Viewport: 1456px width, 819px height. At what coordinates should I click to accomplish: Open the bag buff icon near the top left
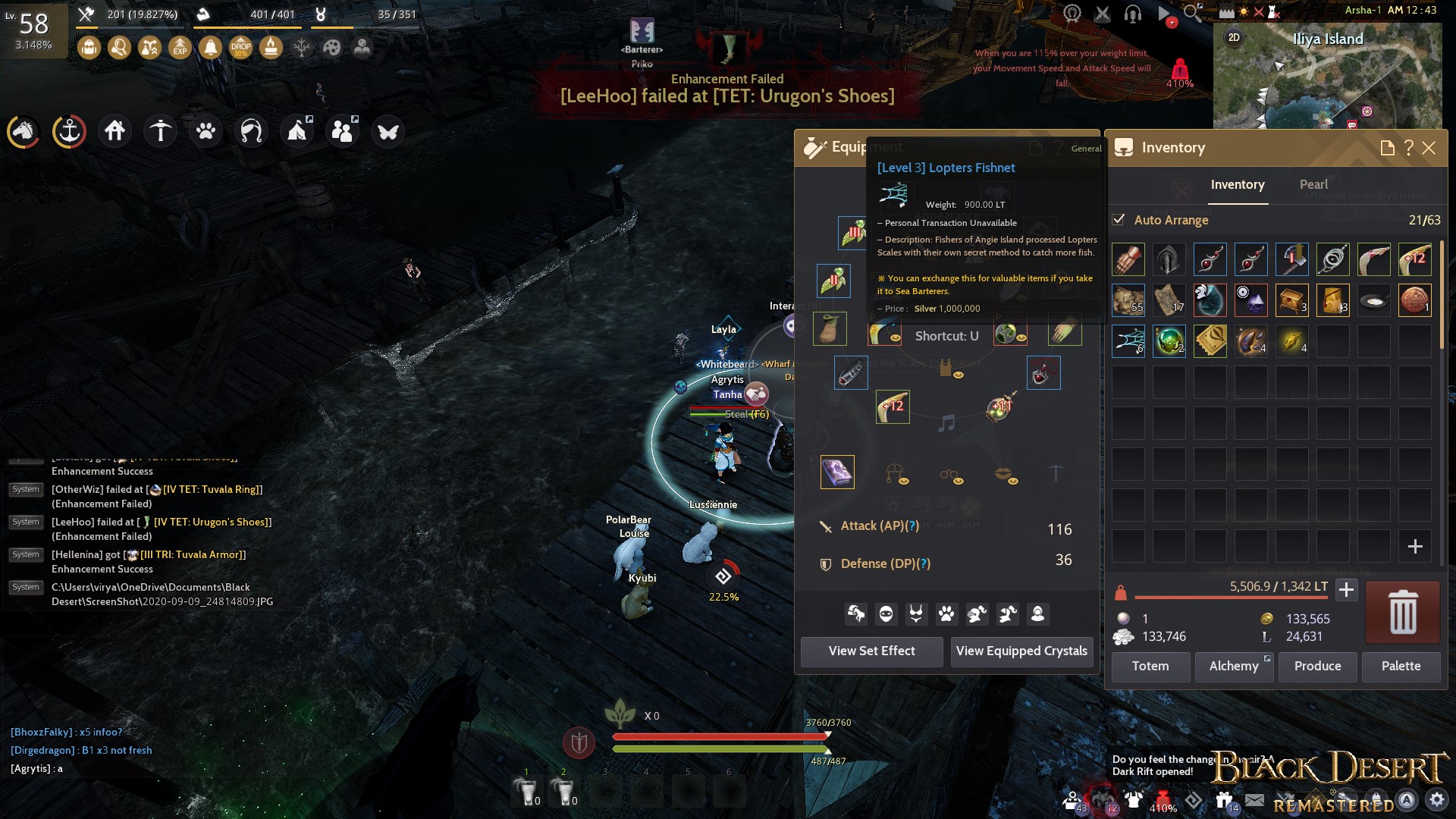tap(89, 47)
